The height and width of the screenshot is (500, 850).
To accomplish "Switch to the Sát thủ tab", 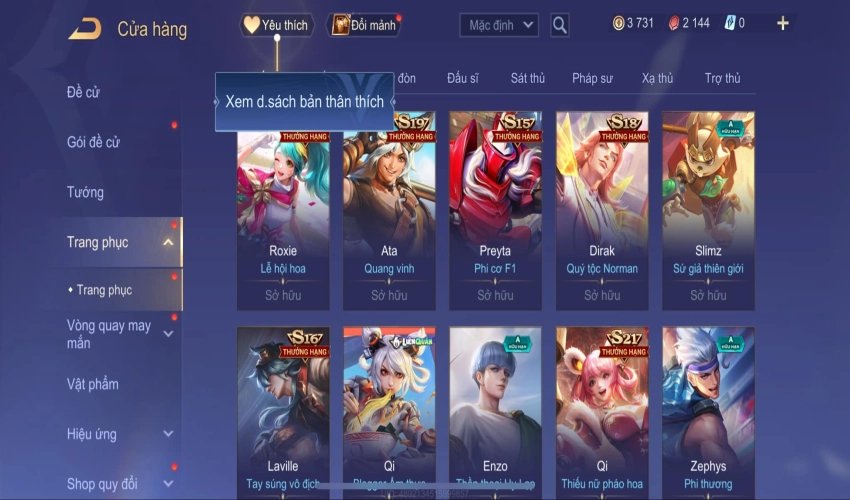I will point(527,78).
